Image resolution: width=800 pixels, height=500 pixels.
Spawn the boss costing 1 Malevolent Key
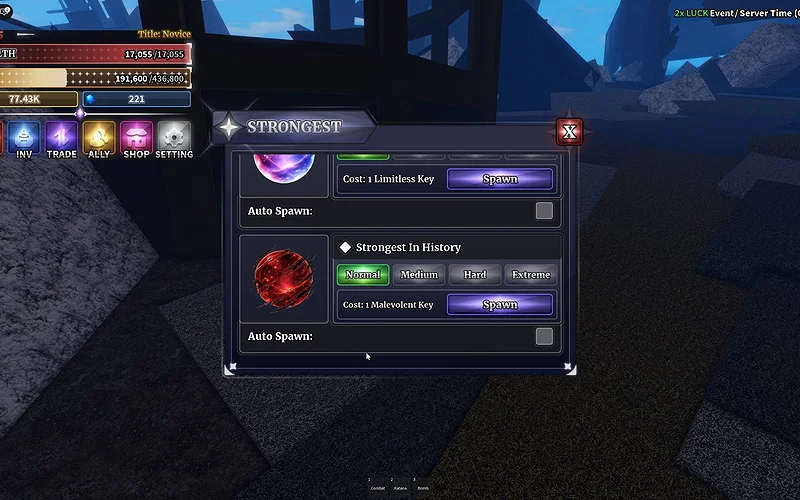click(x=499, y=304)
